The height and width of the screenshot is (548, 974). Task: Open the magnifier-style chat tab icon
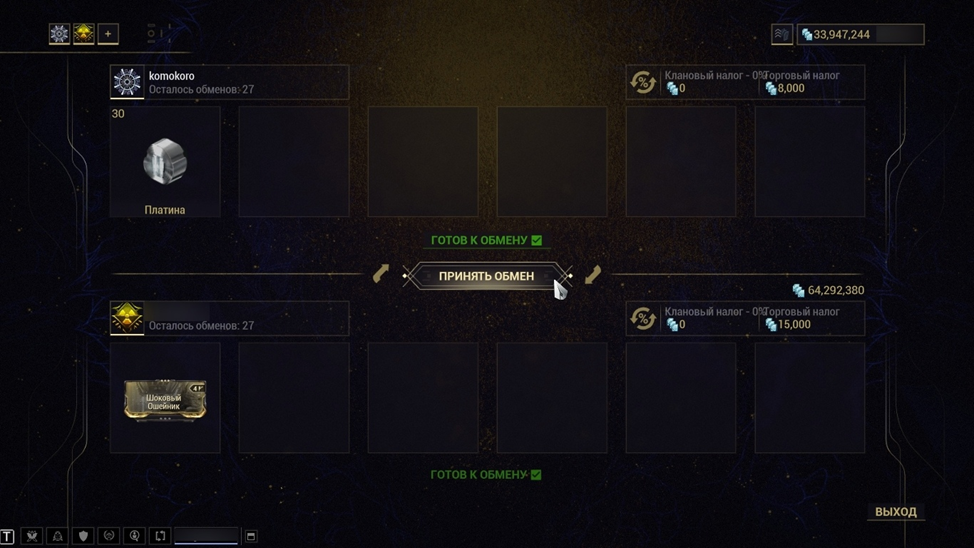pos(135,537)
